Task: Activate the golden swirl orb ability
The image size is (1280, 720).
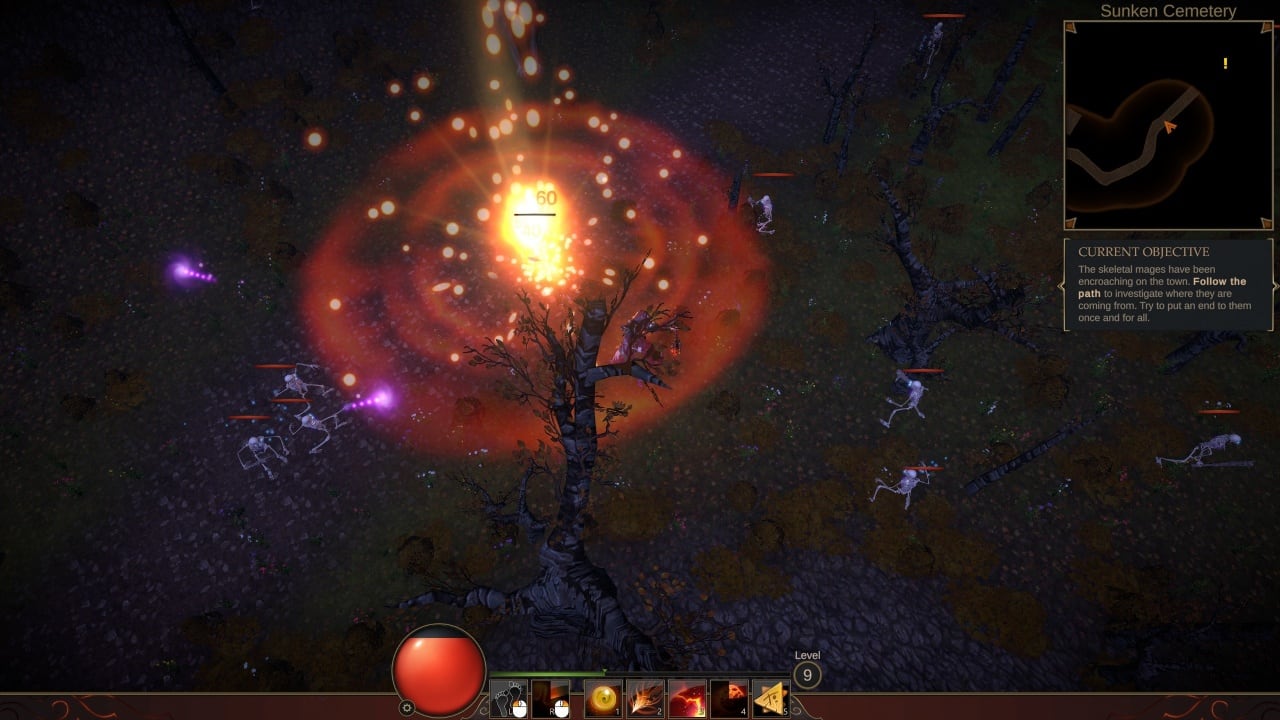Action: 603,698
